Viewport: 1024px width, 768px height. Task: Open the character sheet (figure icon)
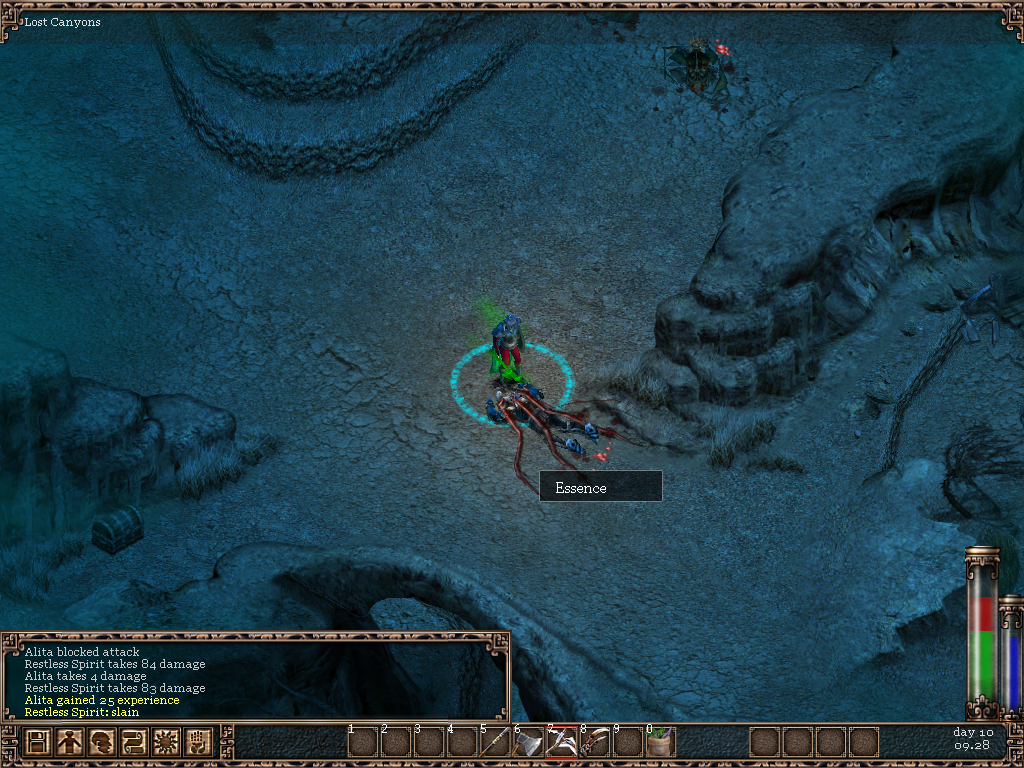tap(70, 743)
